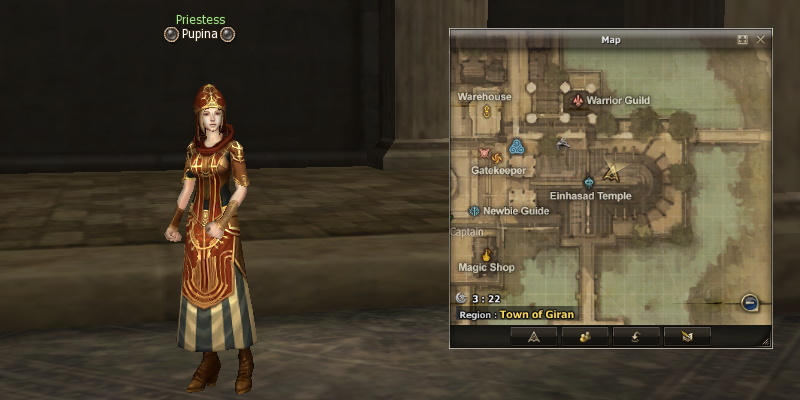Click the Warrior Guild map marker
Viewport: 800px width, 400px height.
tap(577, 101)
